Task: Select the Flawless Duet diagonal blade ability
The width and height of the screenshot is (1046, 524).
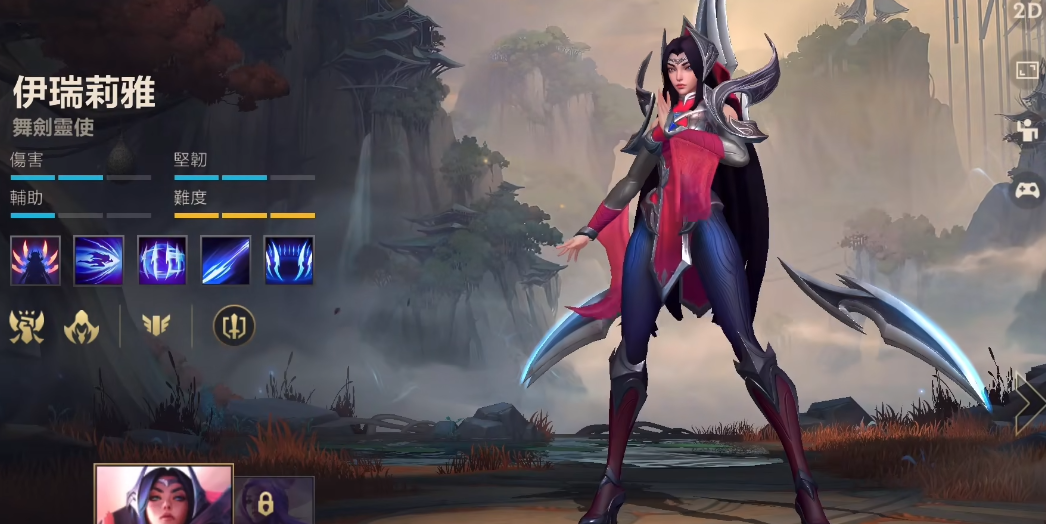Action: coord(225,260)
